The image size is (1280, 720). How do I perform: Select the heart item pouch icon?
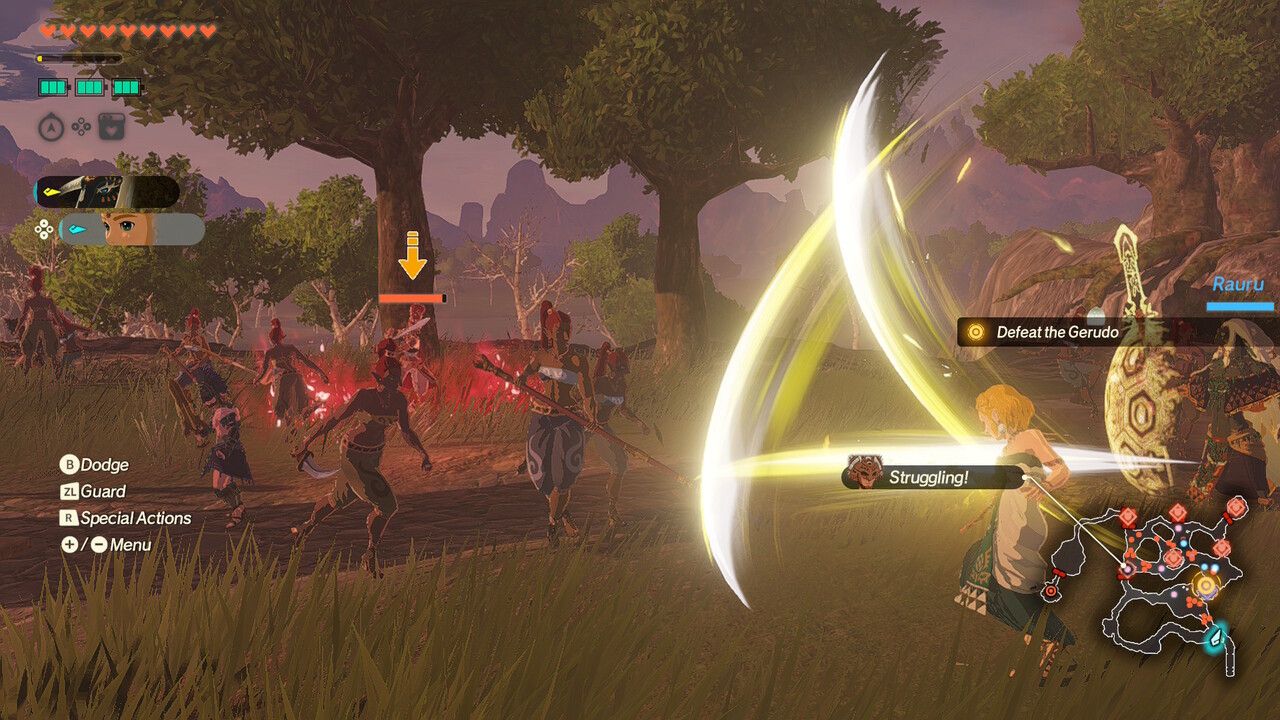[x=111, y=127]
